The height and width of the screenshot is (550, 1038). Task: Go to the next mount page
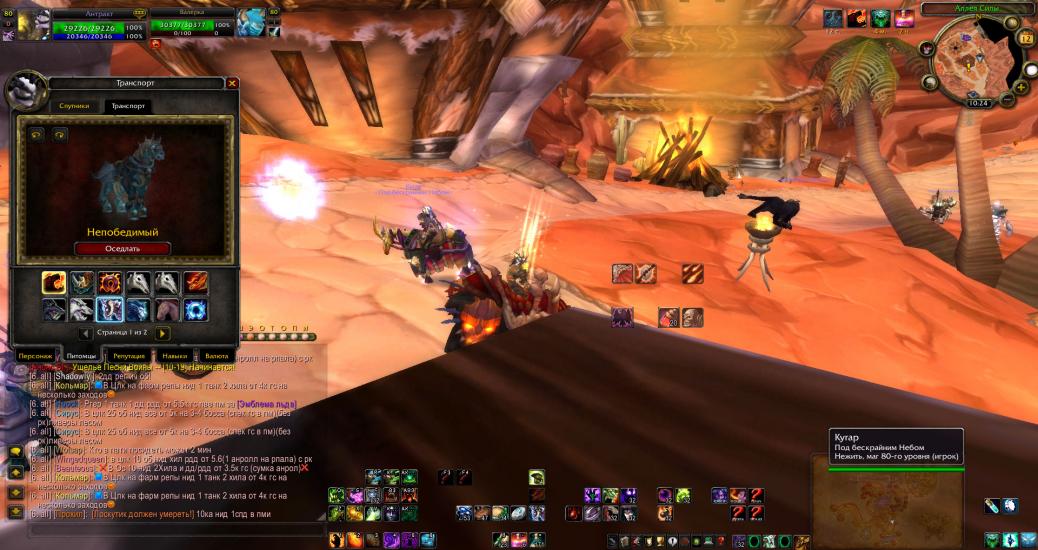pos(163,333)
